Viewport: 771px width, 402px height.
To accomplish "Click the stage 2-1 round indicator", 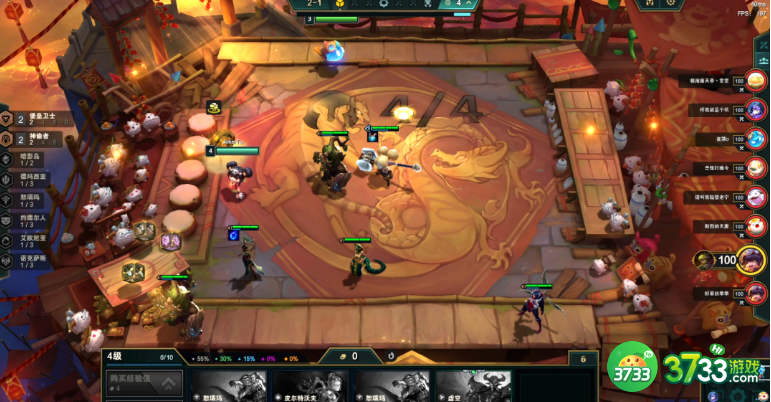I will point(313,4).
